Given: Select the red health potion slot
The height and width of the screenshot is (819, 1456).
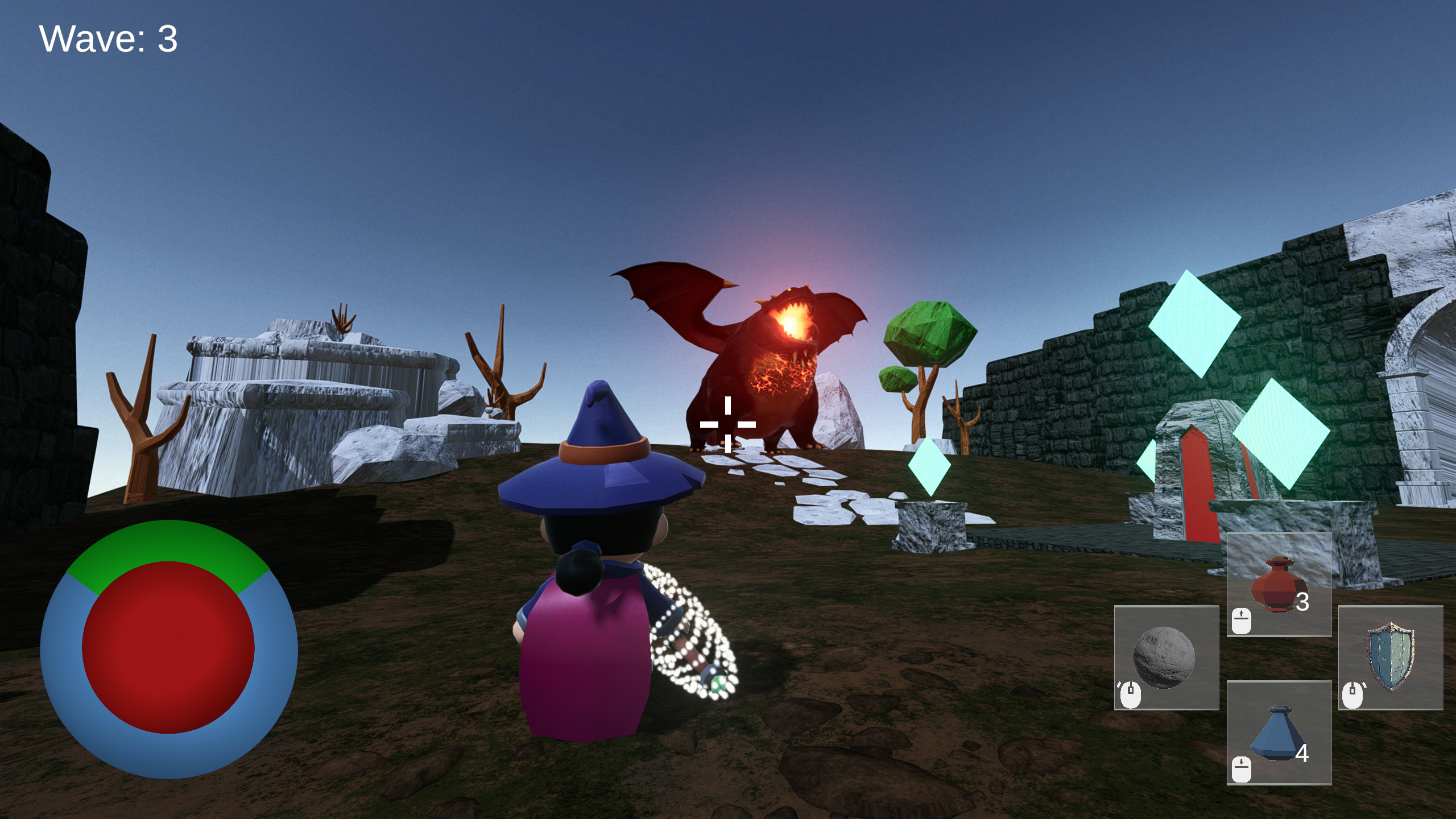Looking at the screenshot, I should tap(1279, 584).
